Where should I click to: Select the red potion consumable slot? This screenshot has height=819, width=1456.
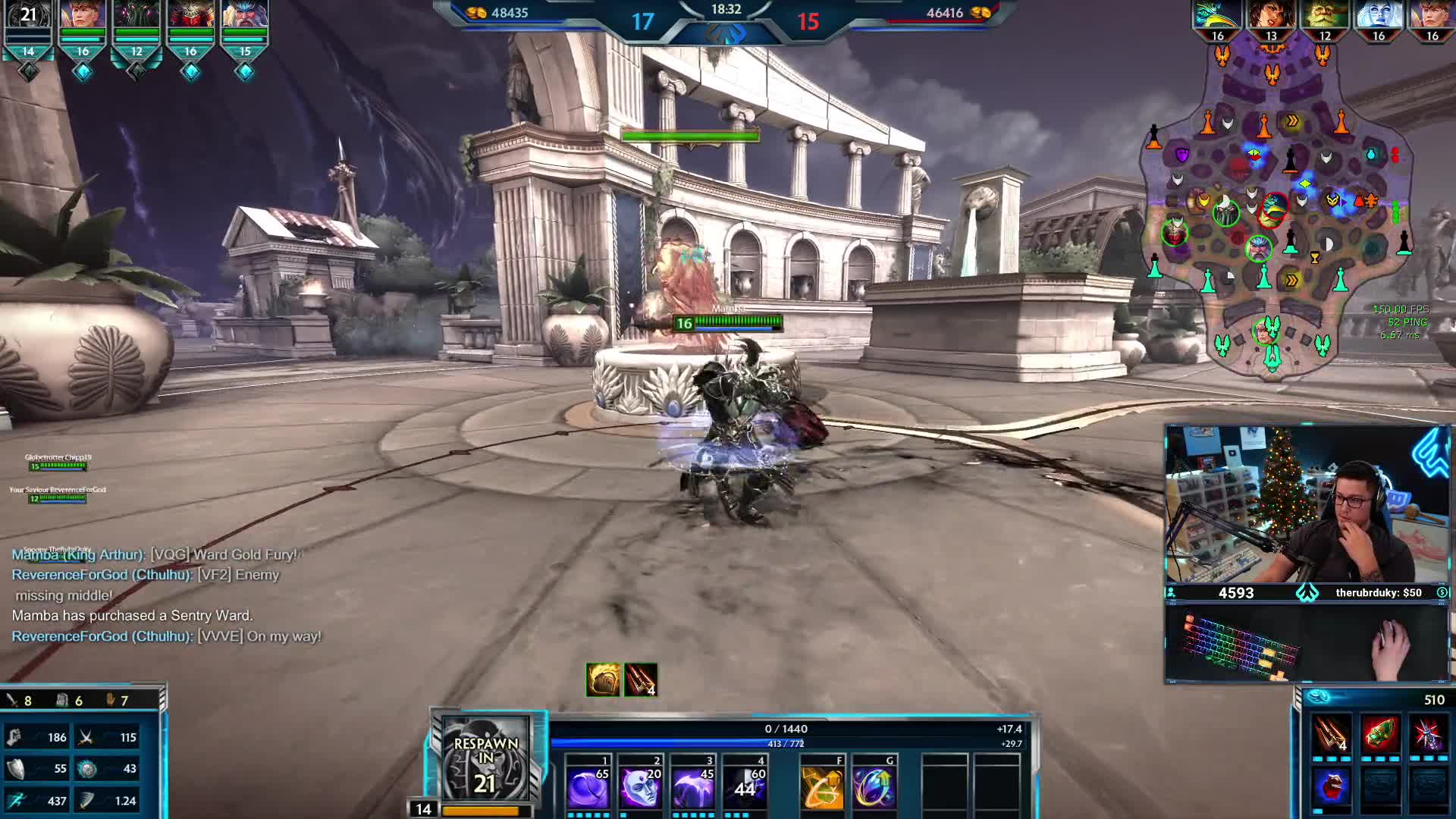click(x=1331, y=786)
